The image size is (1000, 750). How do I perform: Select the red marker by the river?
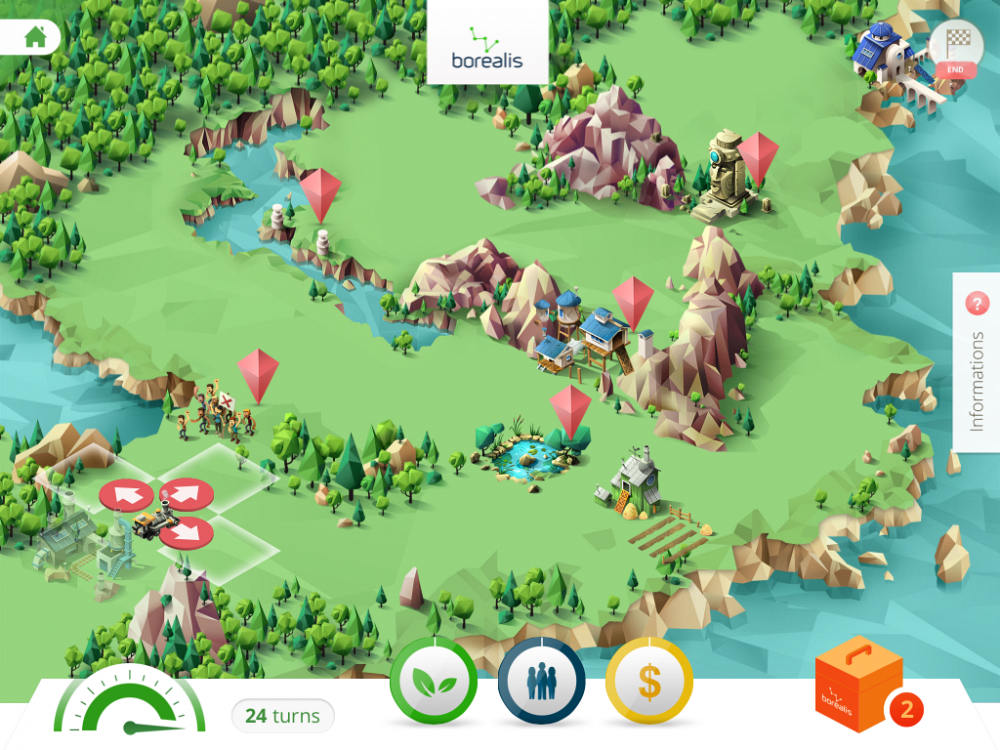321,192
